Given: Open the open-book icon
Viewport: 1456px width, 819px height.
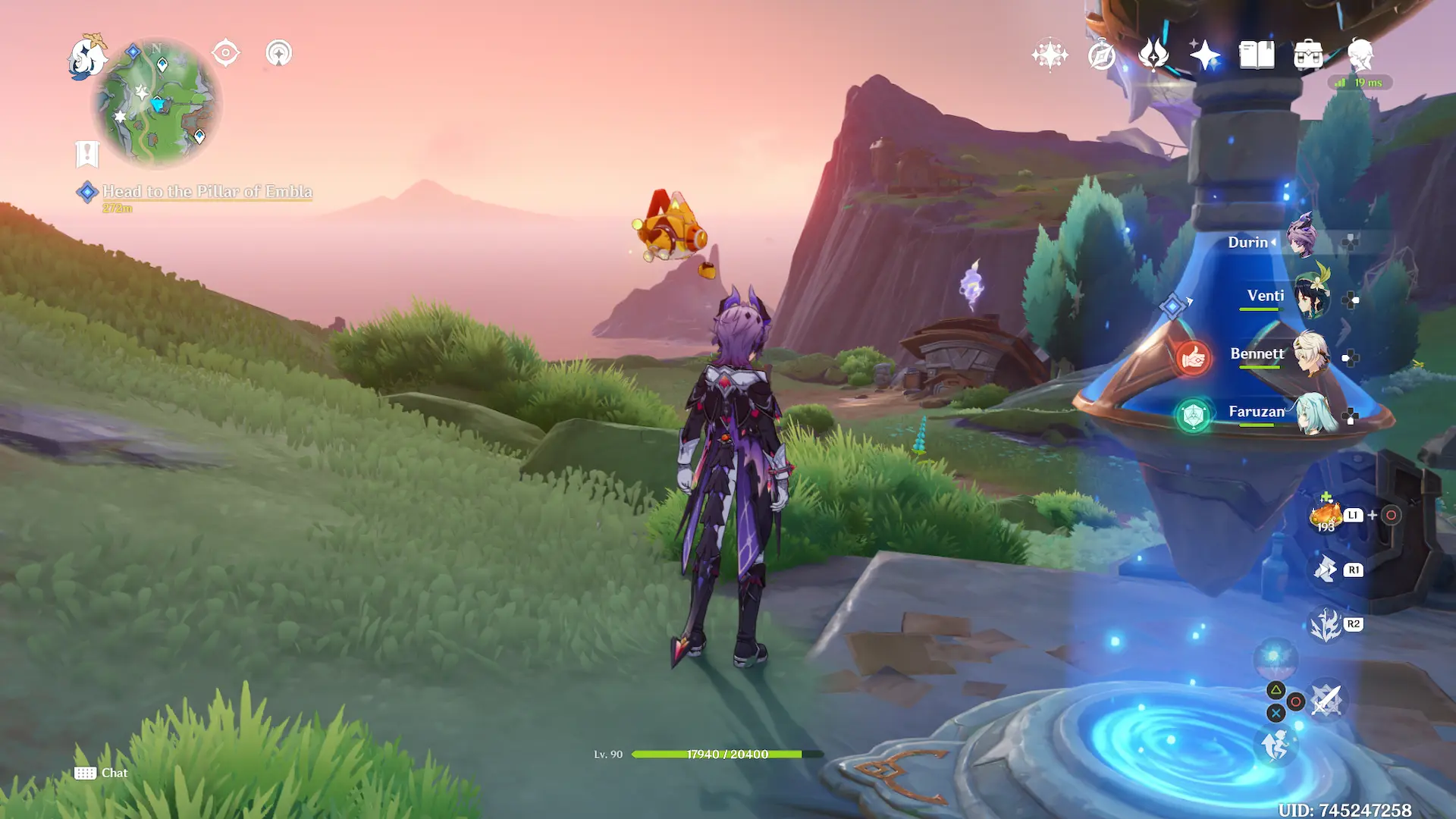Looking at the screenshot, I should [x=1257, y=55].
